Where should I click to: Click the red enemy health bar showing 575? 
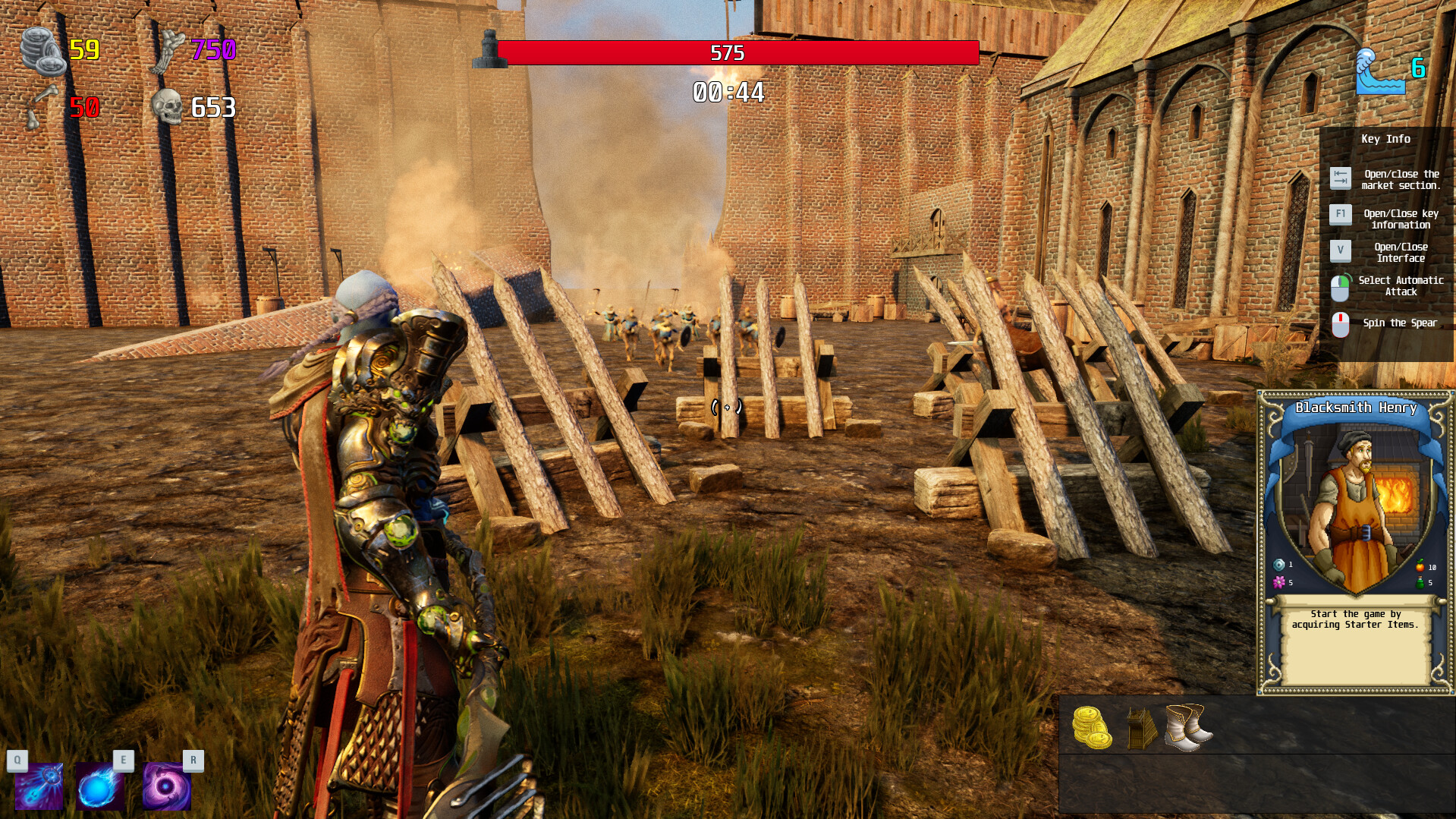[728, 51]
